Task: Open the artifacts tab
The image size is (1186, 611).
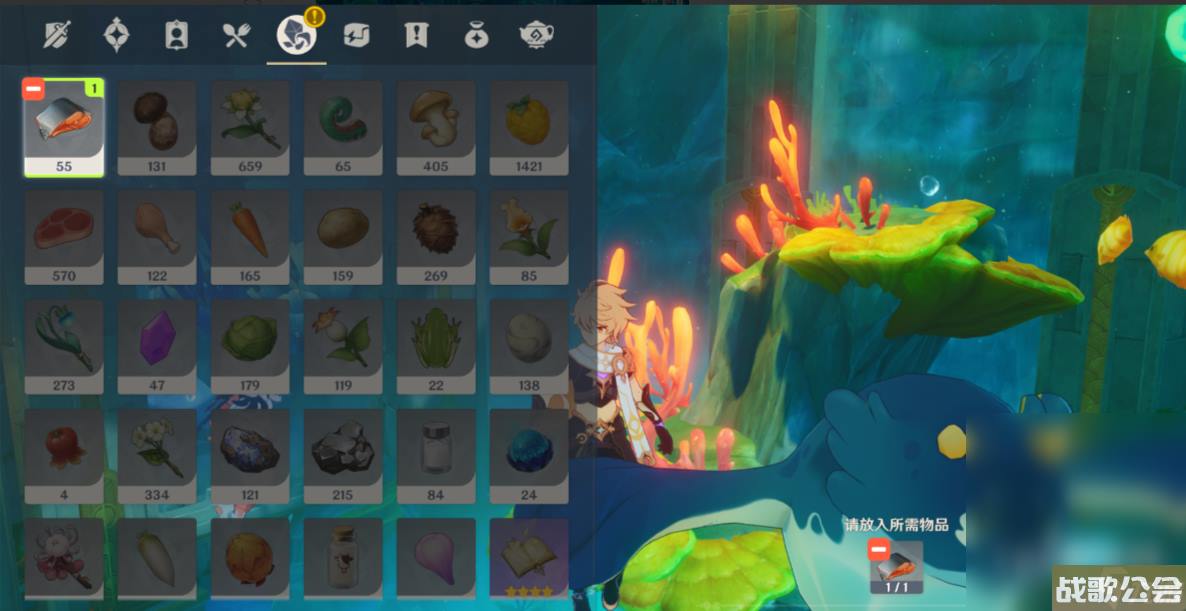Action: 116,36
